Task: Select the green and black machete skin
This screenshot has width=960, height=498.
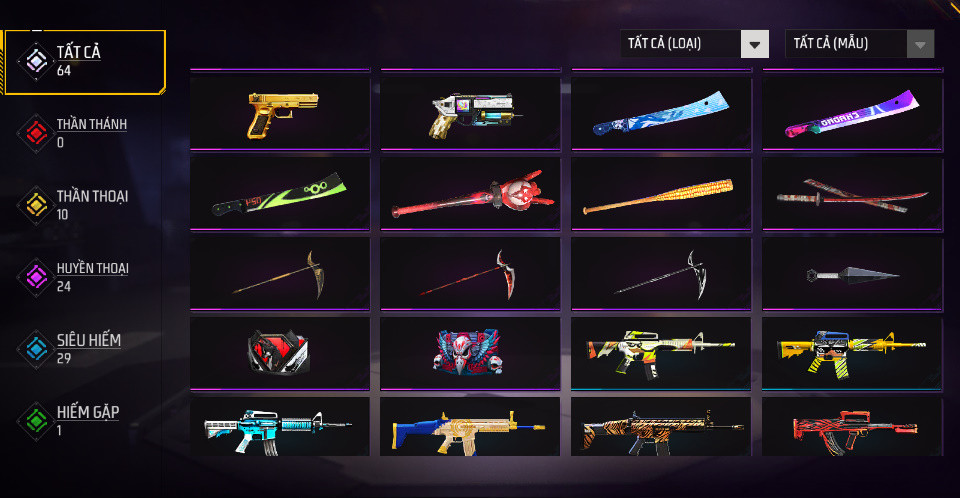Action: click(x=280, y=193)
